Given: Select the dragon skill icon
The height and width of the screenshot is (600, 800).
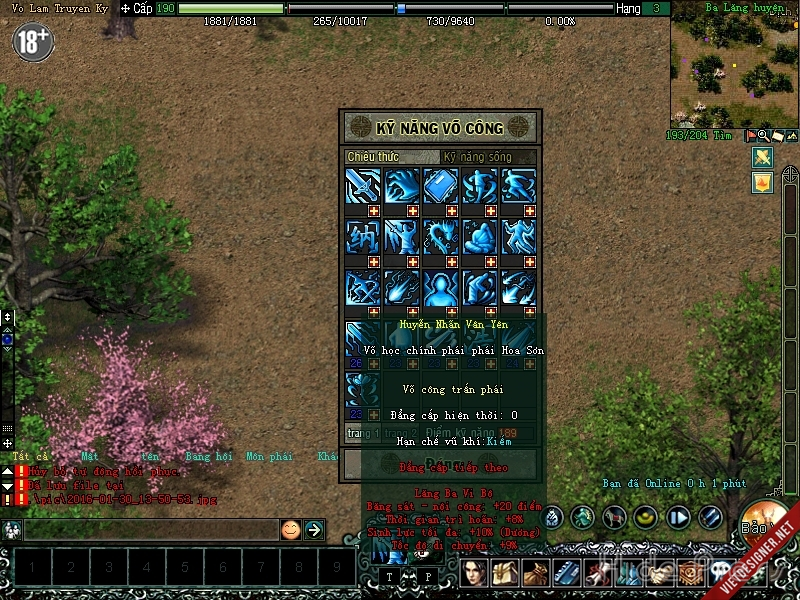Looking at the screenshot, I should click(440, 236).
